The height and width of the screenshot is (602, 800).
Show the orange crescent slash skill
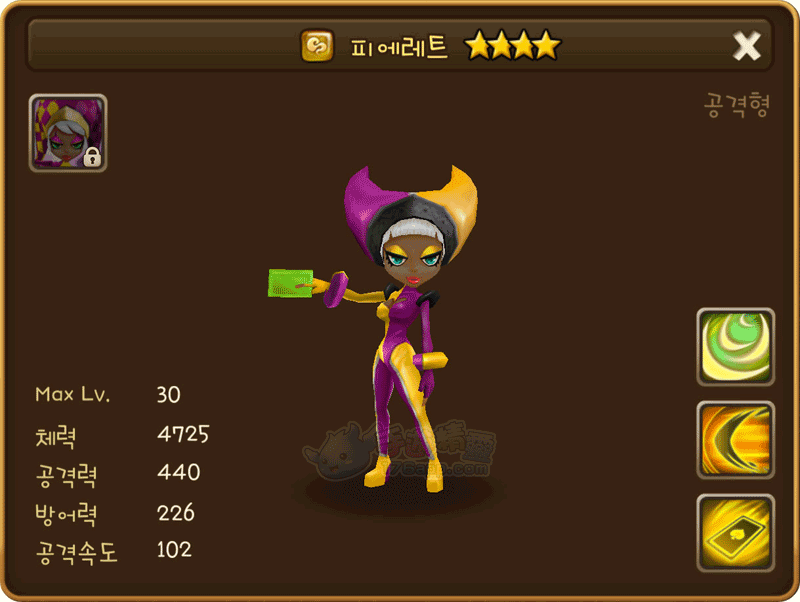tap(735, 440)
